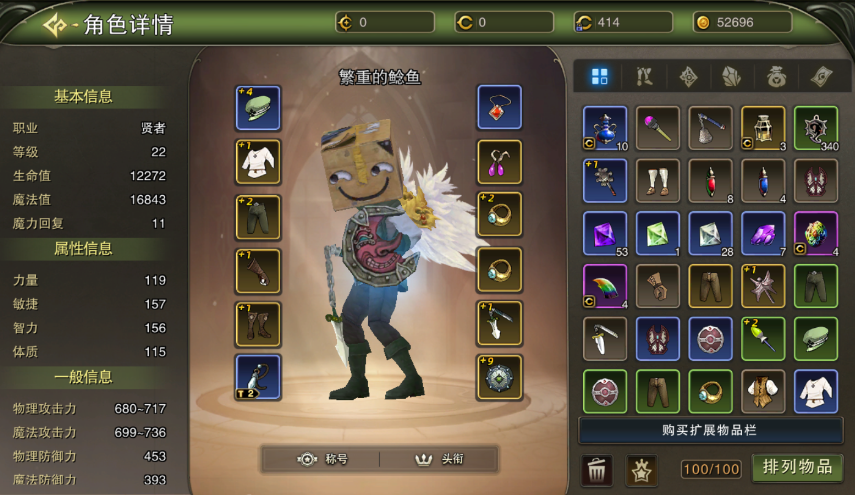
Task: Open the 头衔 rank button
Action: [440, 459]
